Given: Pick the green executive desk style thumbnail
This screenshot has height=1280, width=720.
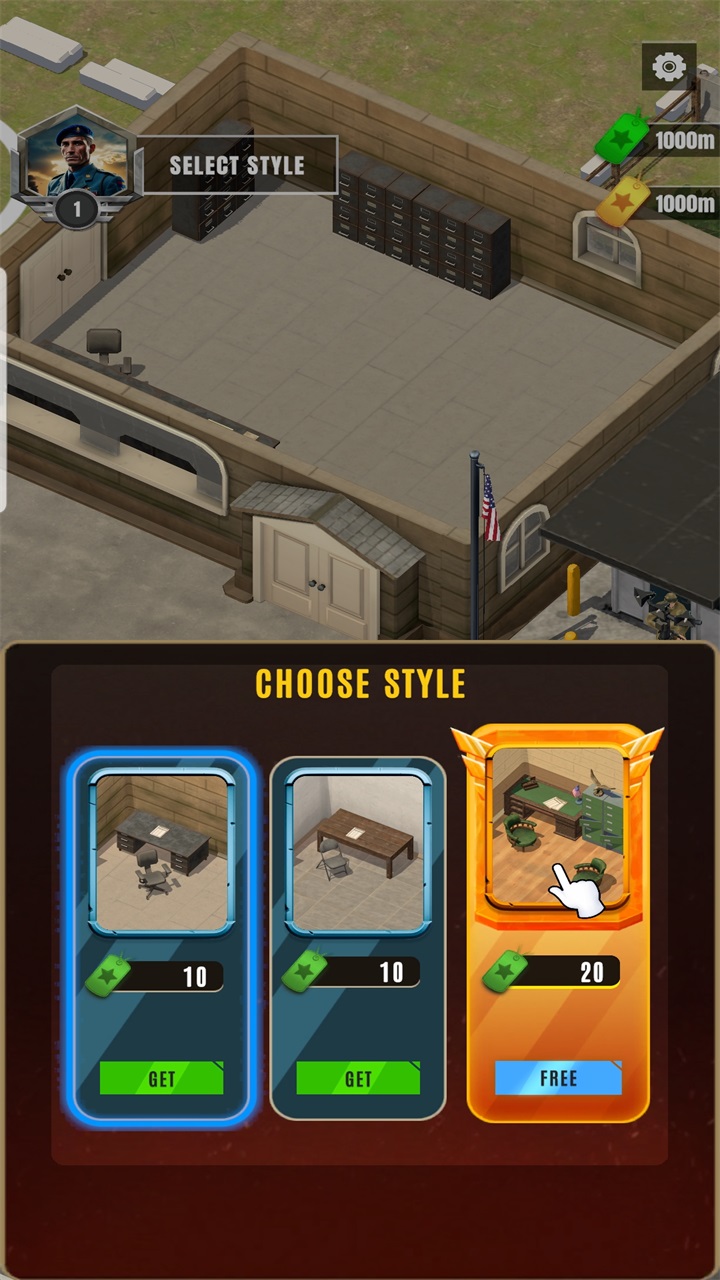Looking at the screenshot, I should [557, 826].
